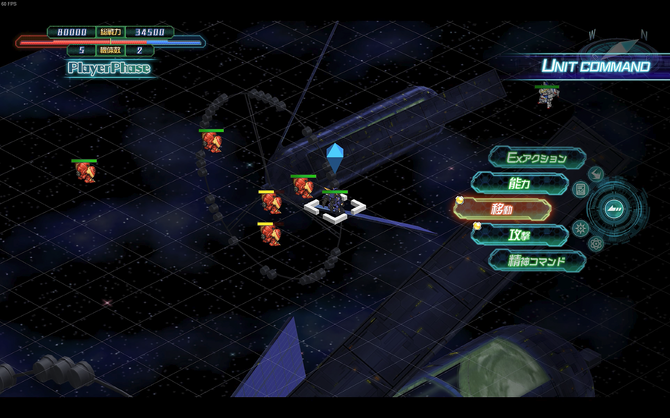
Task: Select the unit inside the white cursor brackets
Action: [335, 205]
